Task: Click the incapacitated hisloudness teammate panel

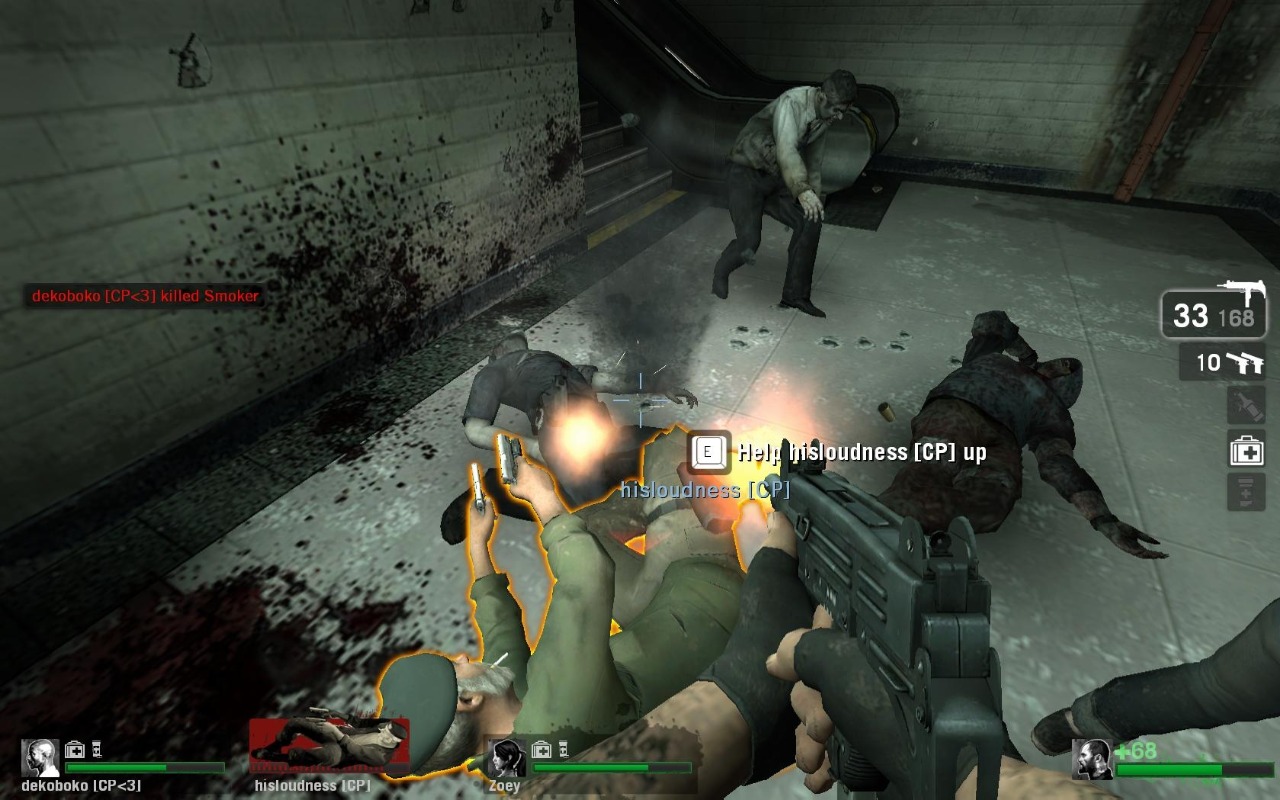Action: click(x=329, y=747)
